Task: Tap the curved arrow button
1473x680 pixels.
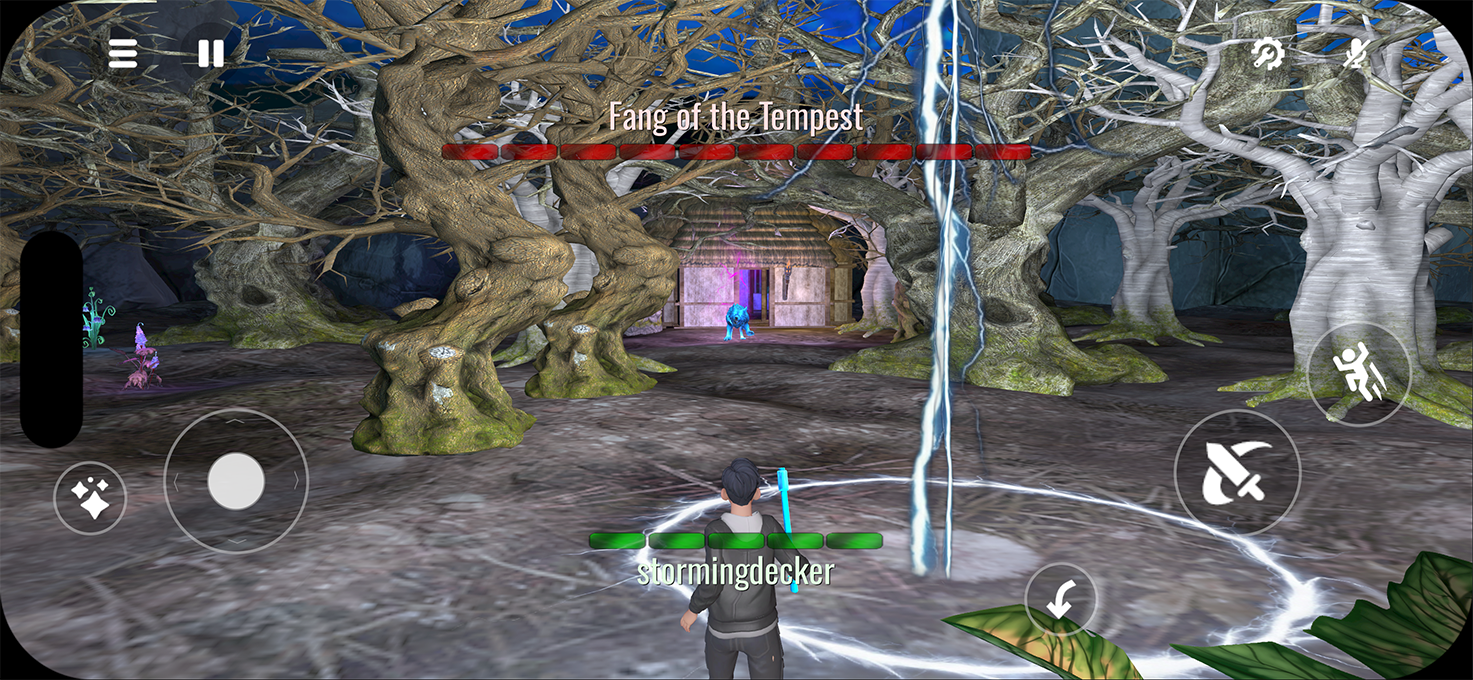Action: [x=1061, y=601]
